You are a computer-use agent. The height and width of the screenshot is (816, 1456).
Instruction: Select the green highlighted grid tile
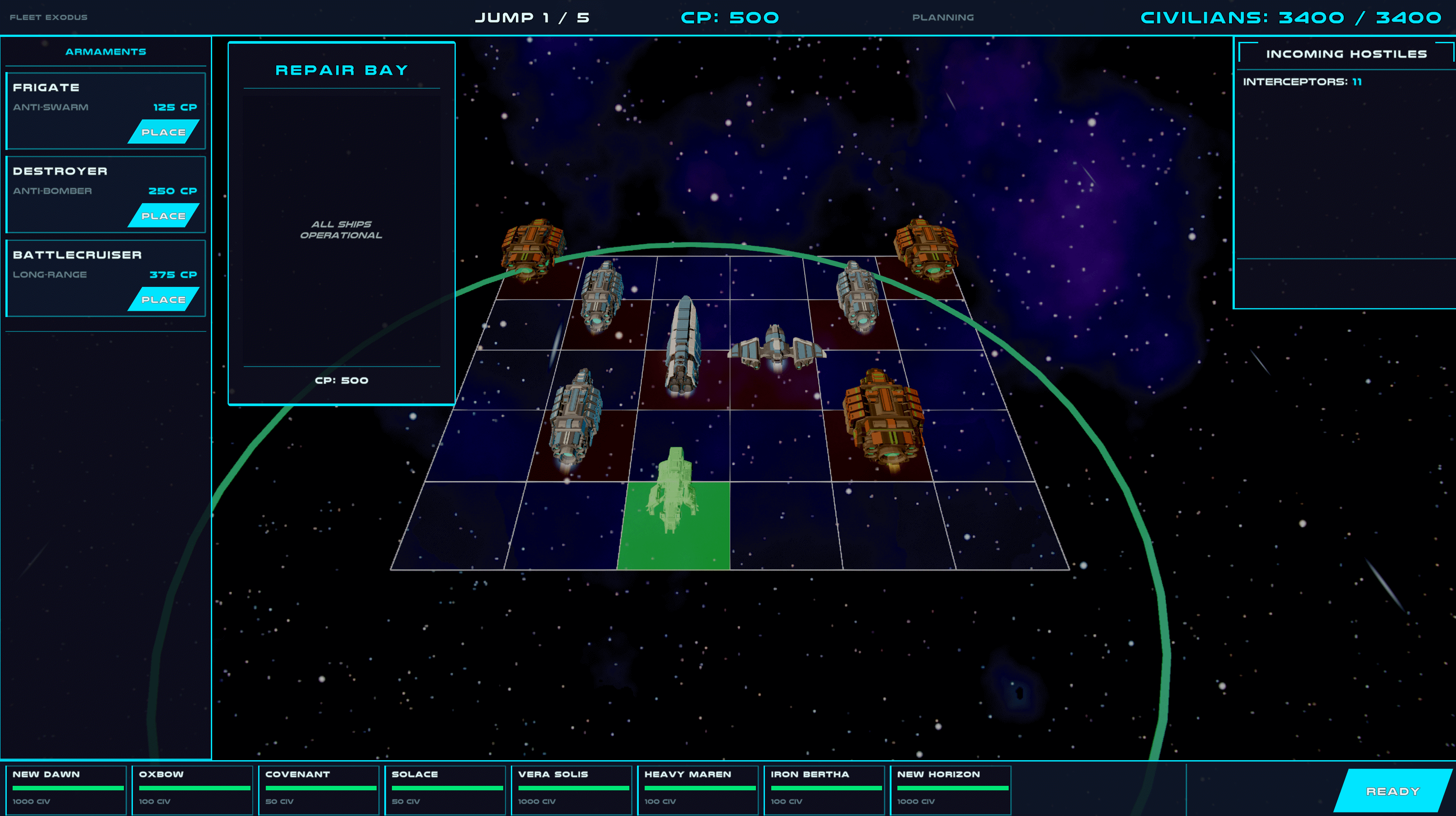674,526
